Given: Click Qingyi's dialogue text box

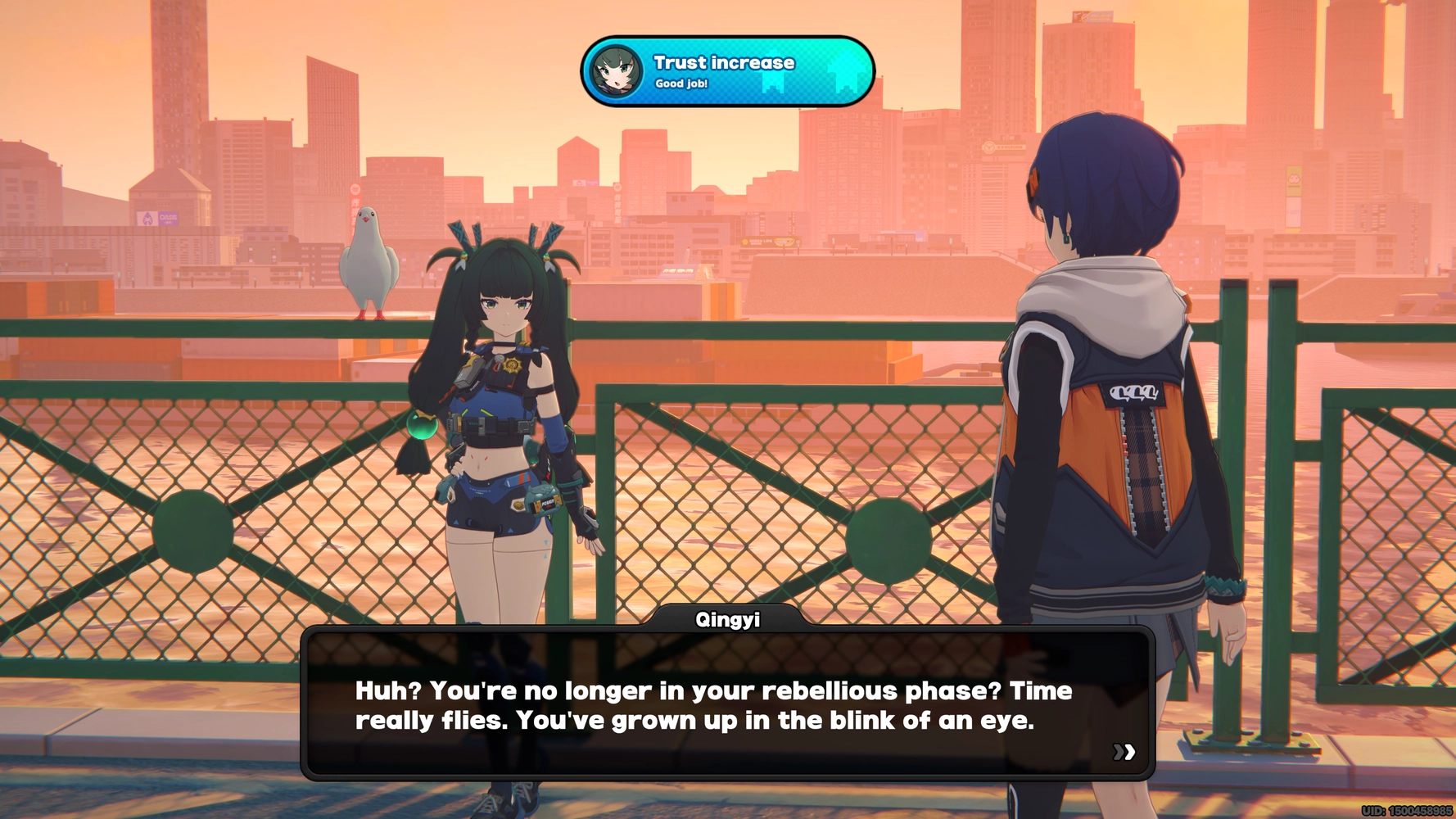Looking at the screenshot, I should tap(727, 705).
